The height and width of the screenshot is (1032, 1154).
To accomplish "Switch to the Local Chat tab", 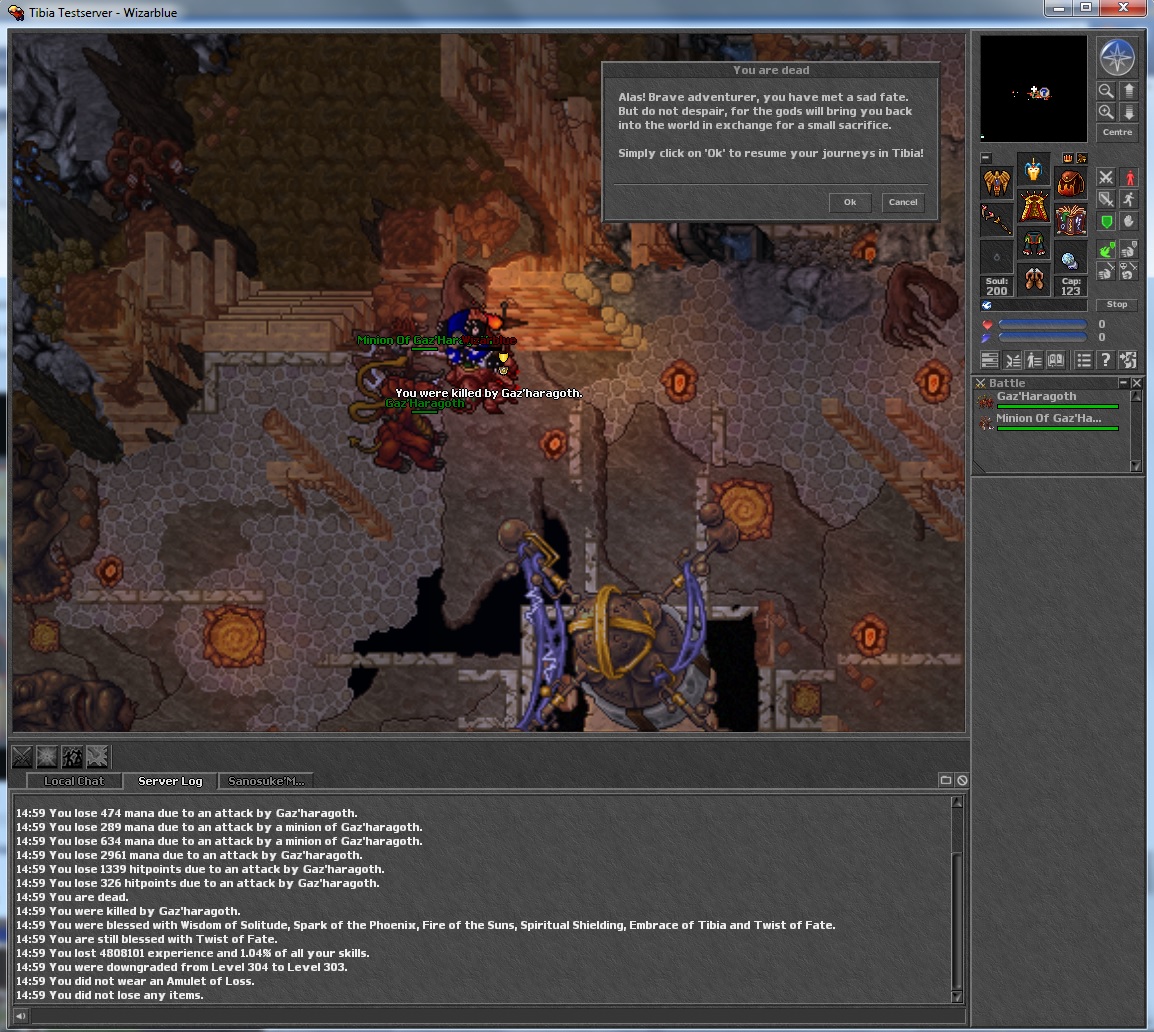I will (74, 781).
